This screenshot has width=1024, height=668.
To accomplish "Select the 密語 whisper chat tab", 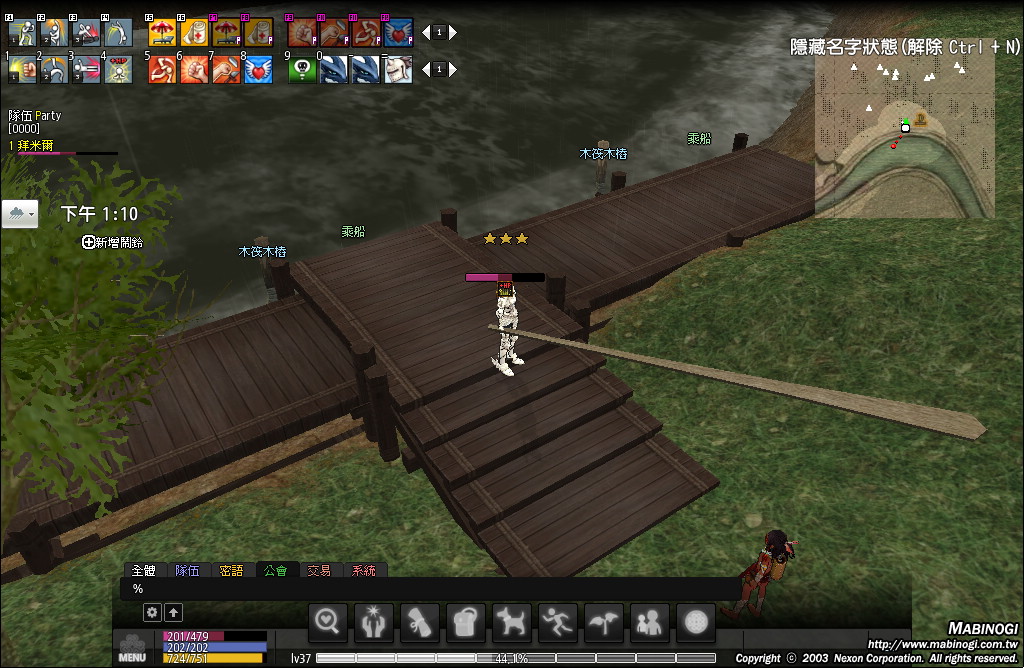I will click(231, 570).
